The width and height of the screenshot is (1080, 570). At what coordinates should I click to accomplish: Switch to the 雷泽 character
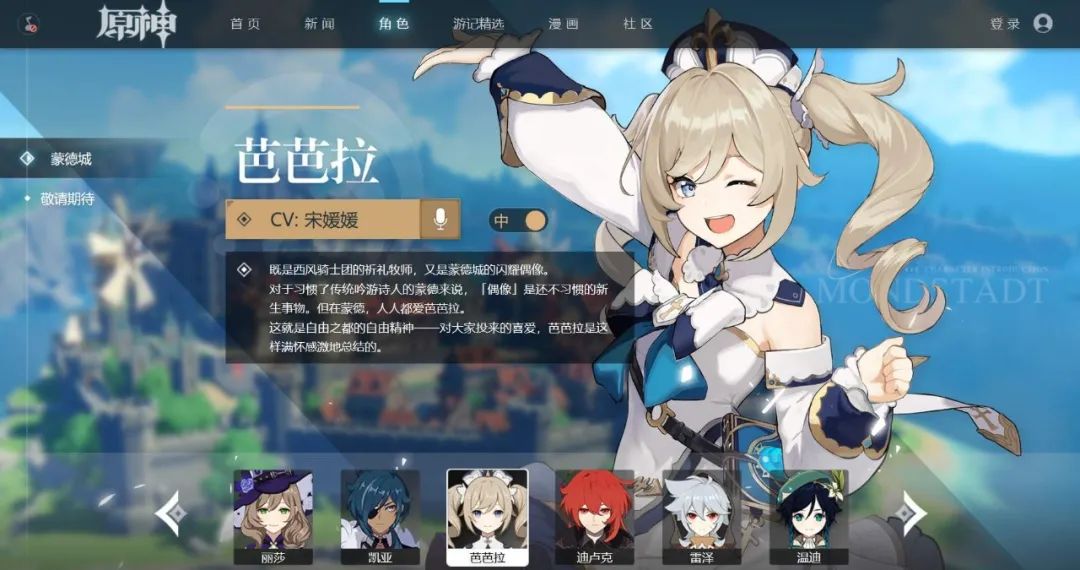pyautogui.click(x=702, y=516)
